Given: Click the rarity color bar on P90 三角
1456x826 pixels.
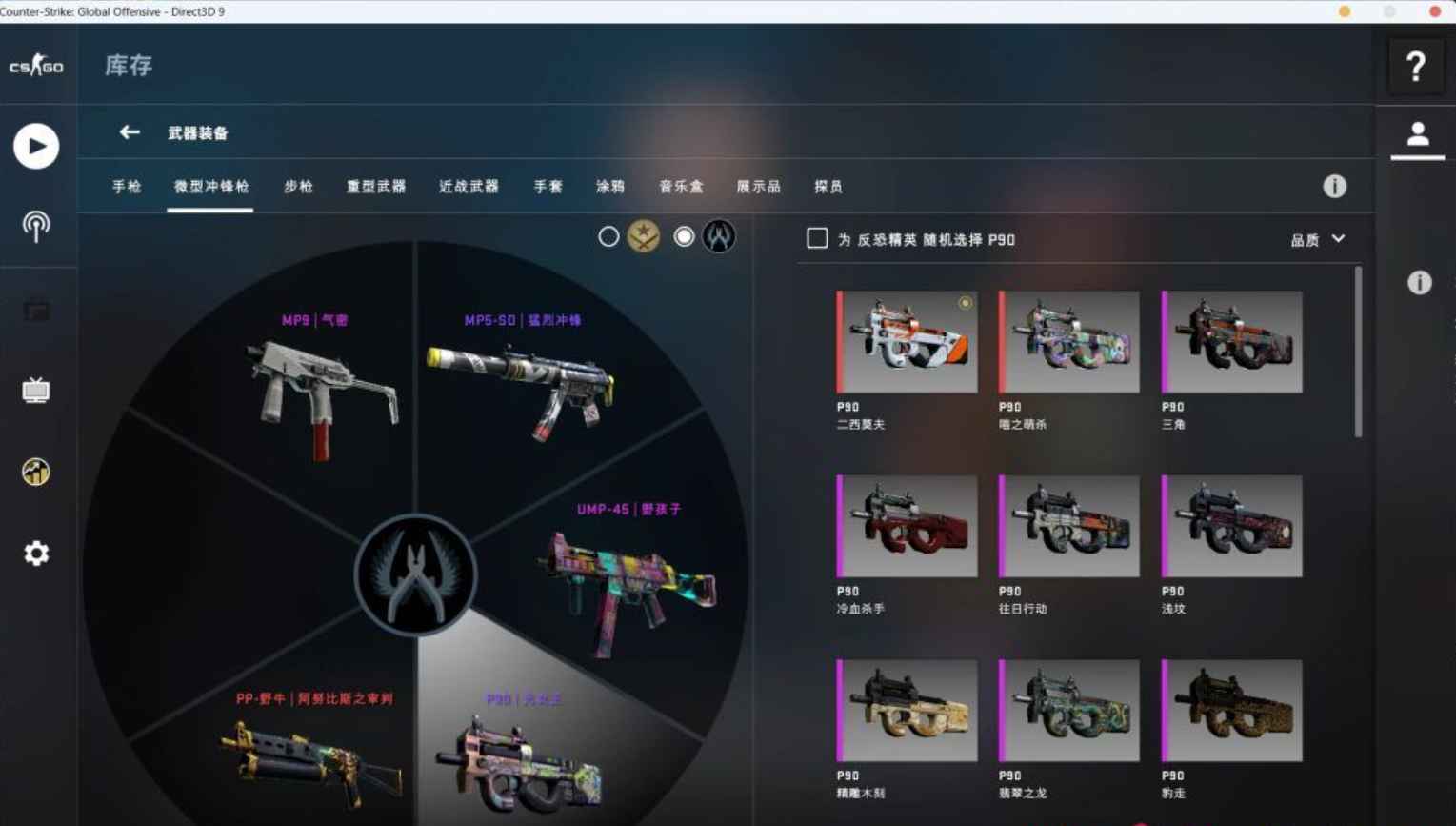Looking at the screenshot, I should pyautogui.click(x=1165, y=341).
